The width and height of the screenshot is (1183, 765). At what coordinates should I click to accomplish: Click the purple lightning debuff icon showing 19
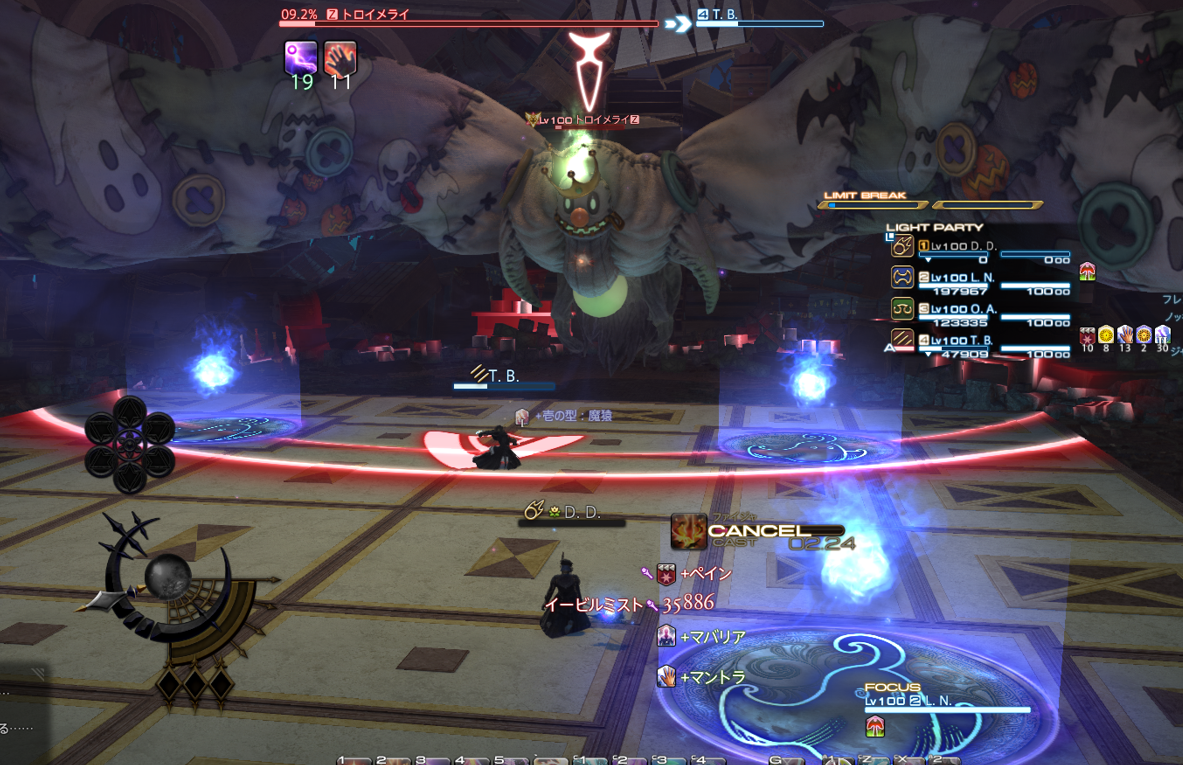301,57
